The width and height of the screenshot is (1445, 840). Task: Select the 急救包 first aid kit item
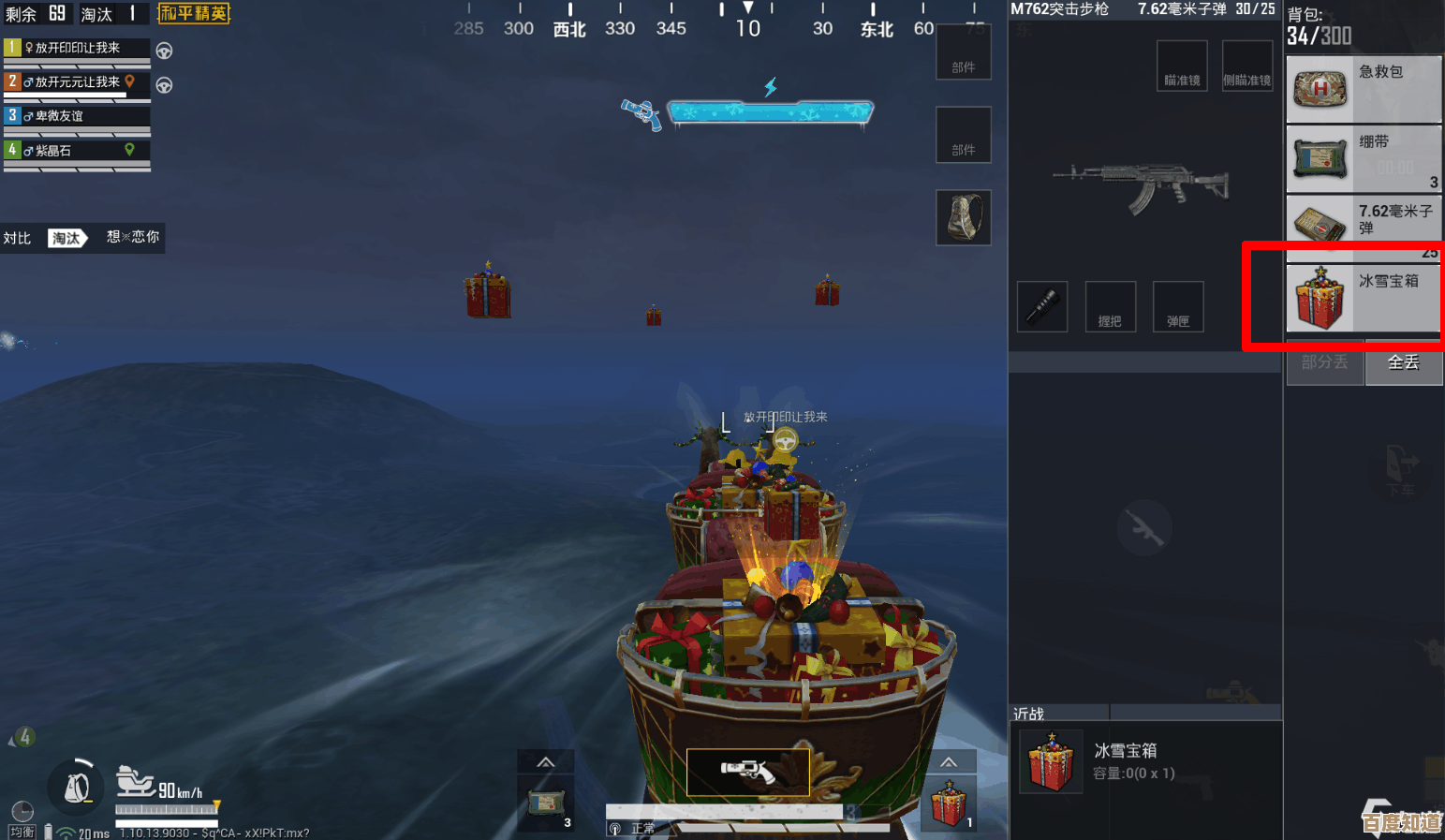pos(1363,89)
